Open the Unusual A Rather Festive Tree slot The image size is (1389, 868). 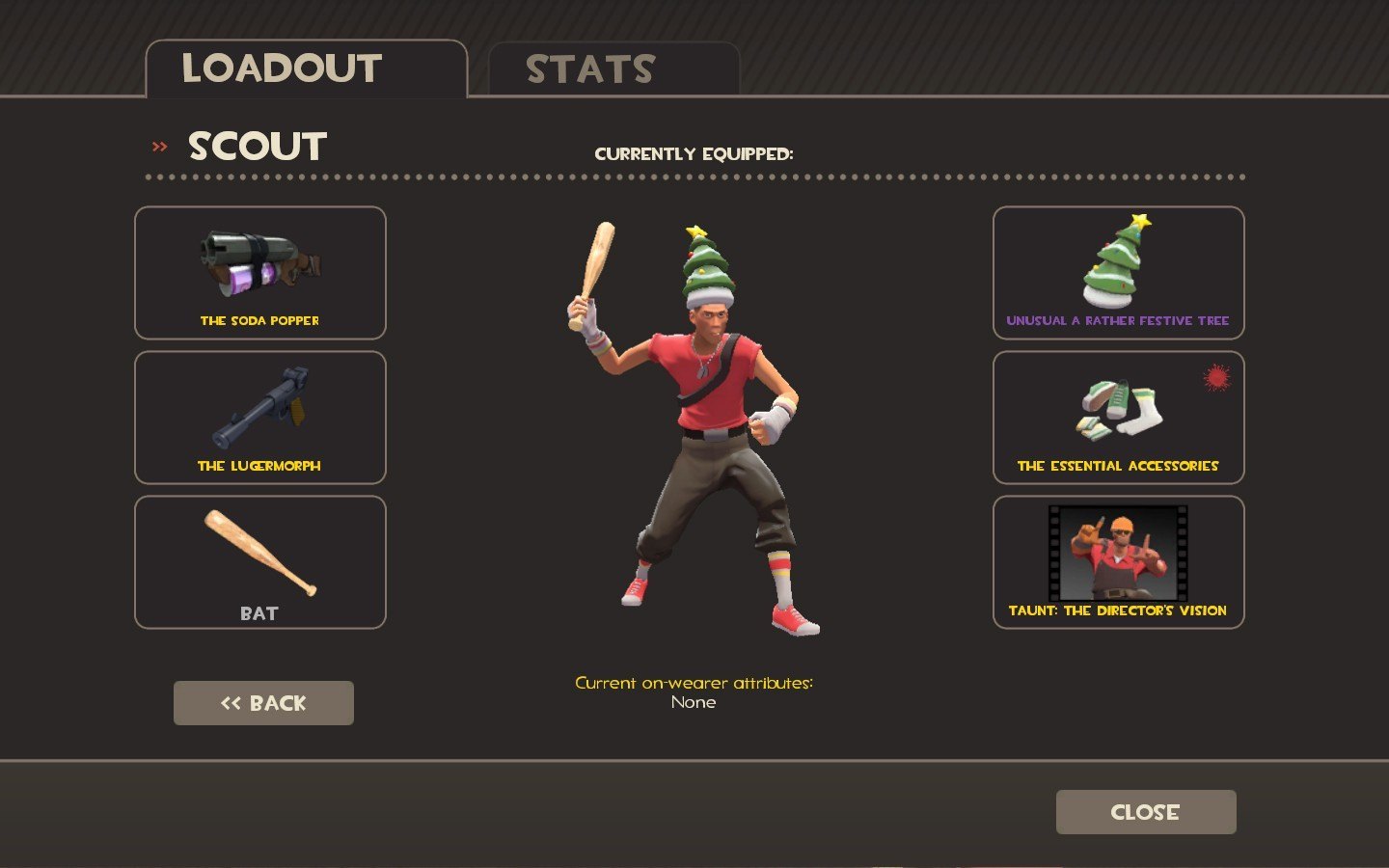point(1118,273)
